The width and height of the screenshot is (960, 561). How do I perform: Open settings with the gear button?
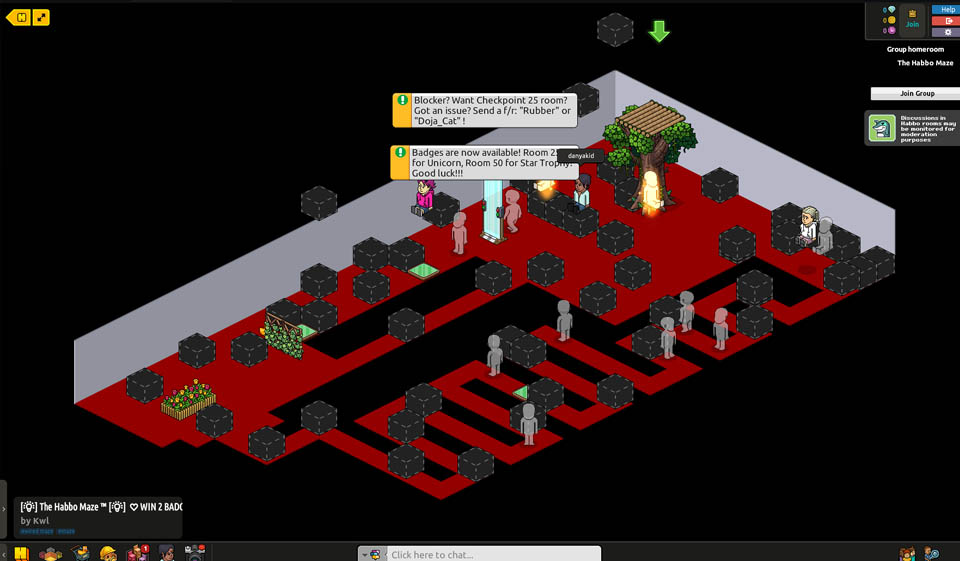(948, 33)
